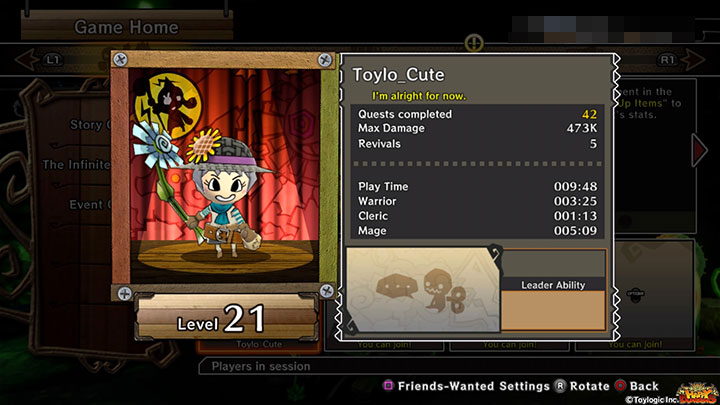Screen dimensions: 720x405
Task: Select the Toylo Cute player slot
Action: 263,346
